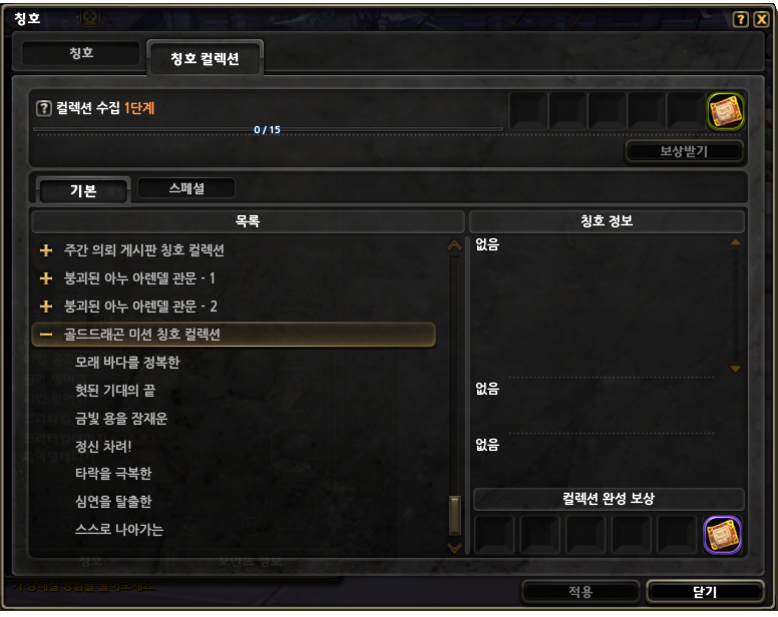Click the 적용 apply button
778x617 pixels.
(580, 591)
